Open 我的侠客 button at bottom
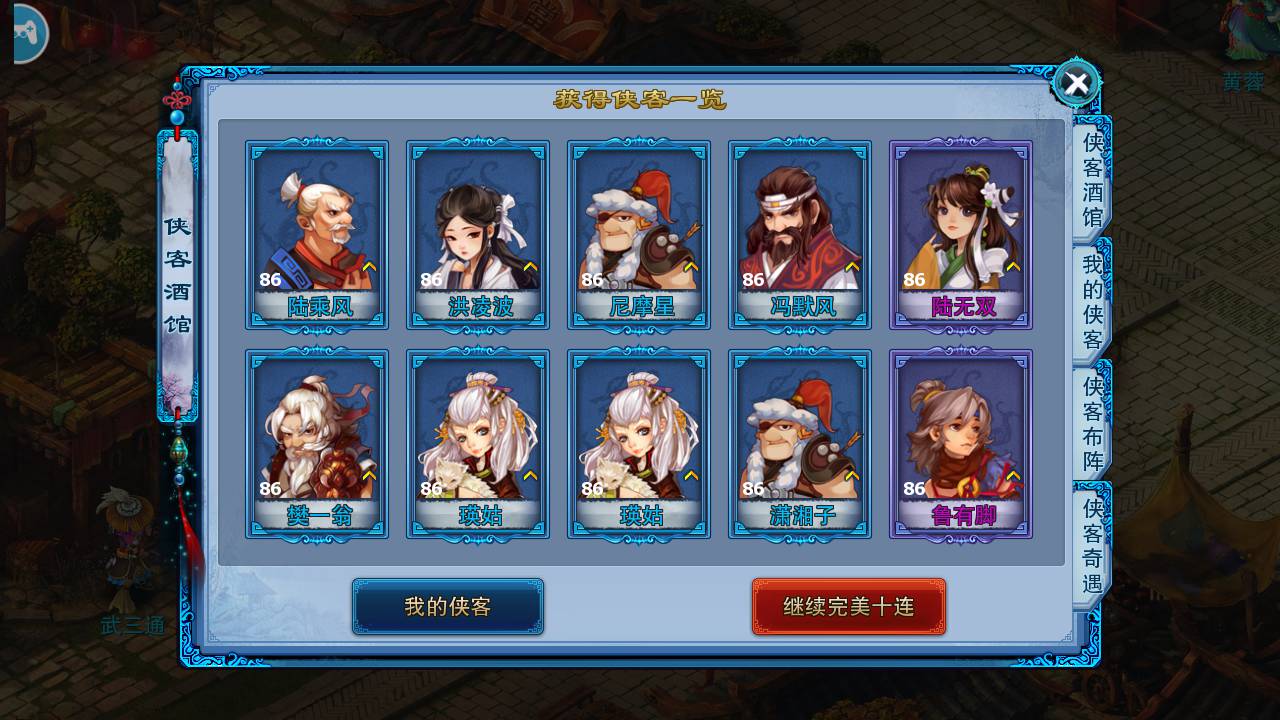This screenshot has width=1280, height=720. pos(447,606)
